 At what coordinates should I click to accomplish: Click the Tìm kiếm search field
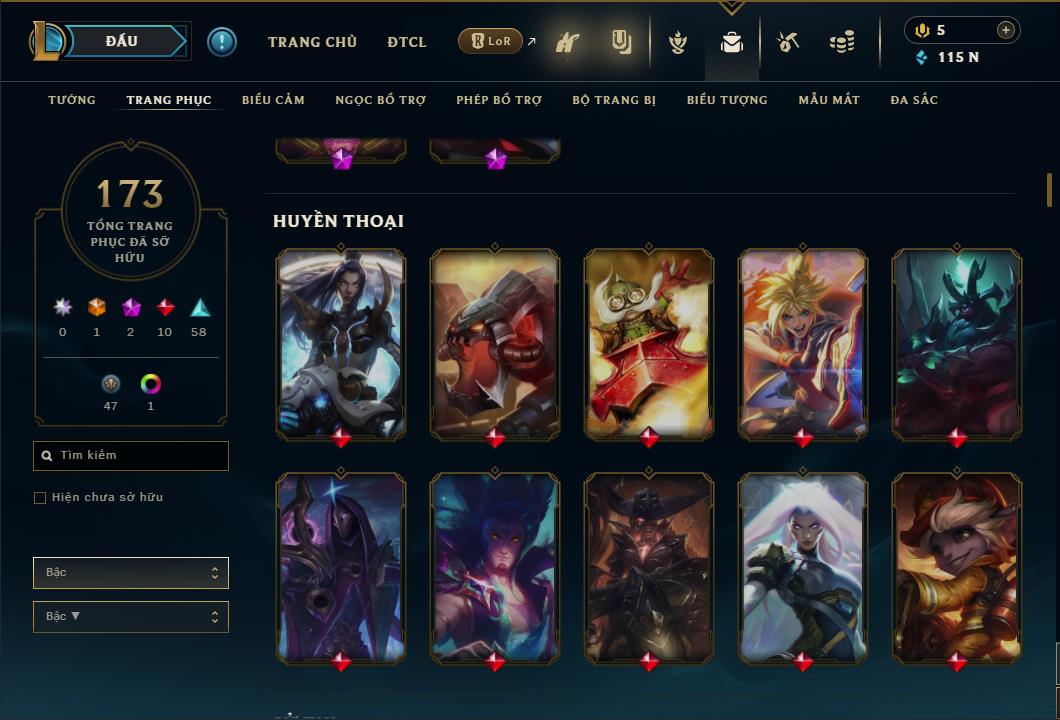click(131, 456)
